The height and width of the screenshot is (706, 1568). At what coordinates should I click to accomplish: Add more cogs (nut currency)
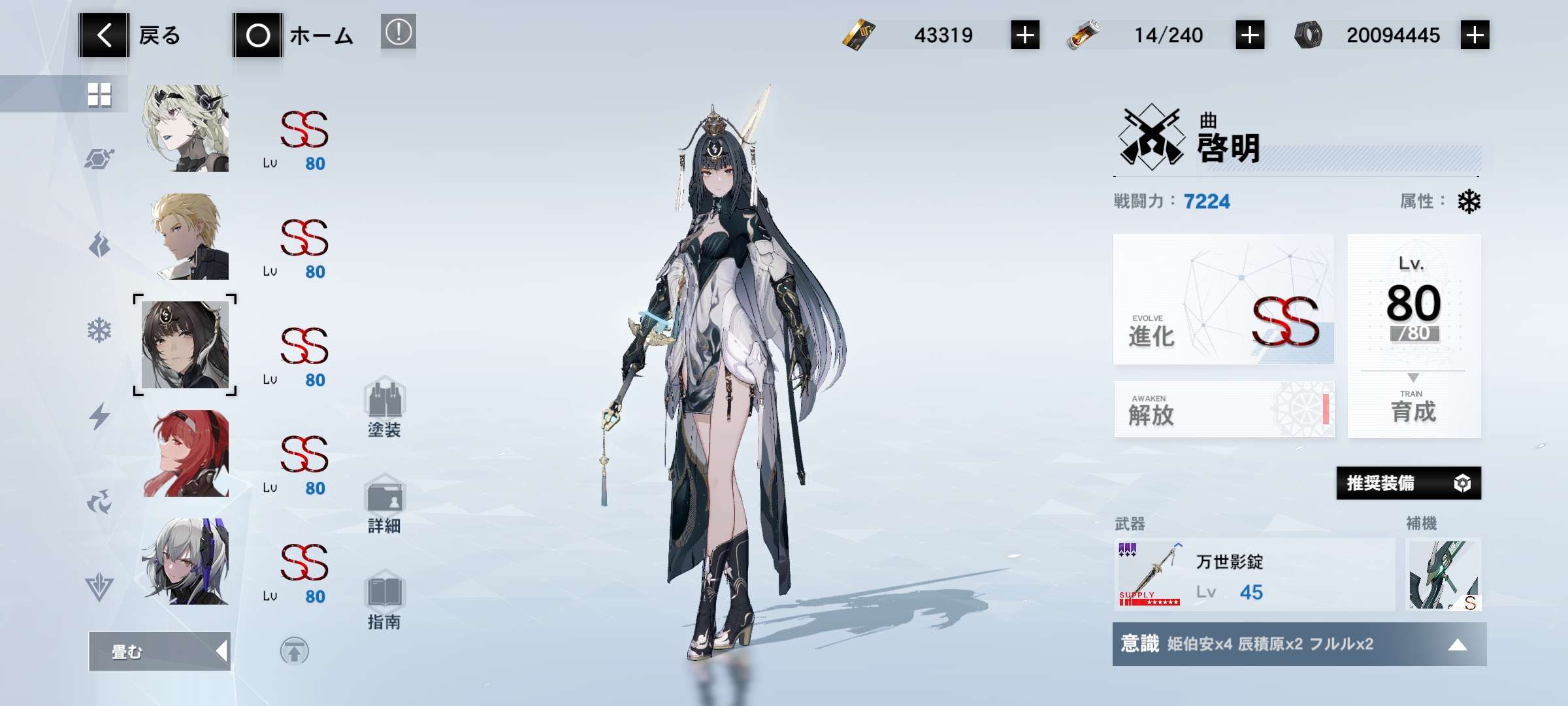pos(1475,35)
